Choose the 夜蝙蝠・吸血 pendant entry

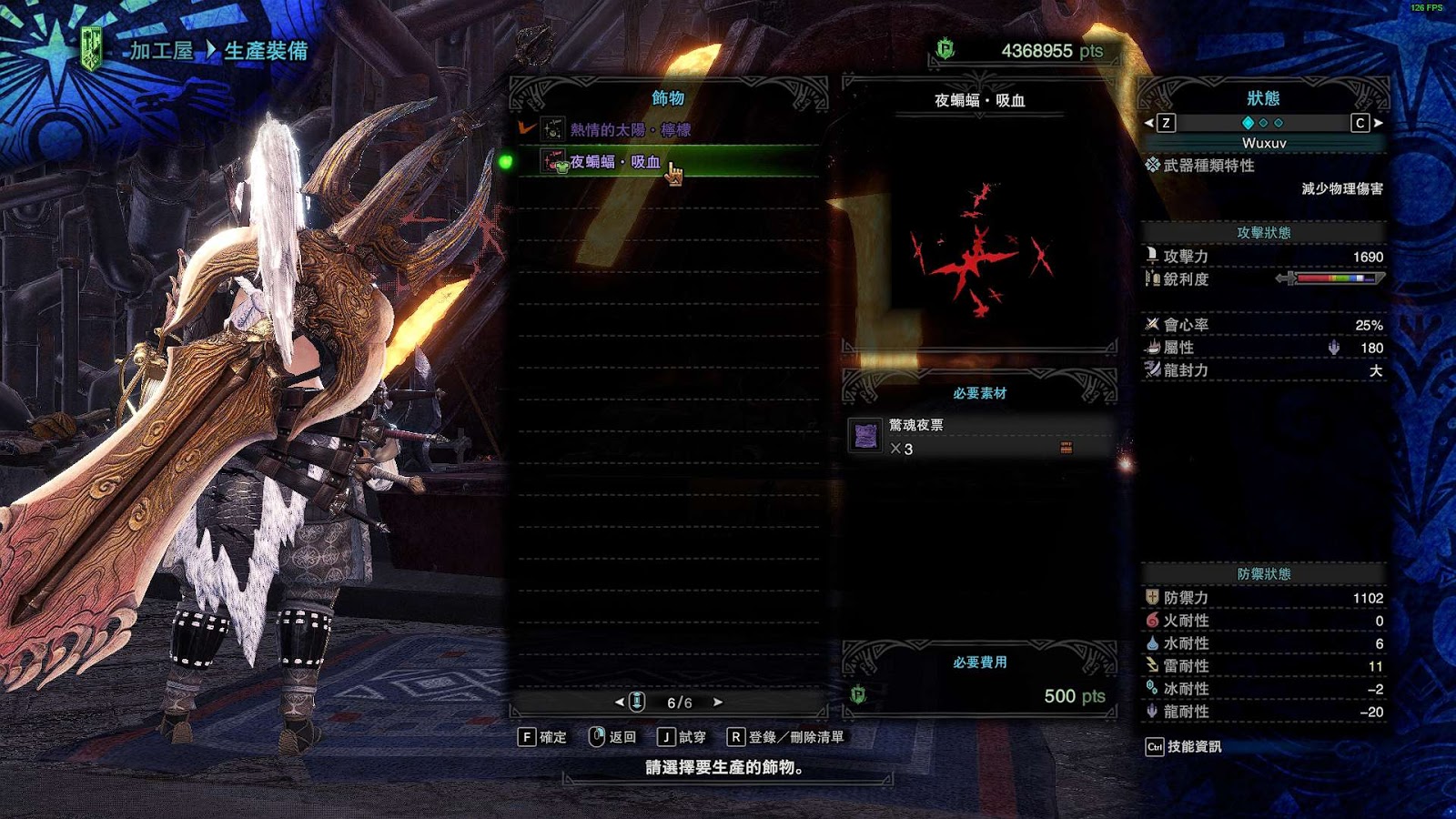click(x=615, y=162)
